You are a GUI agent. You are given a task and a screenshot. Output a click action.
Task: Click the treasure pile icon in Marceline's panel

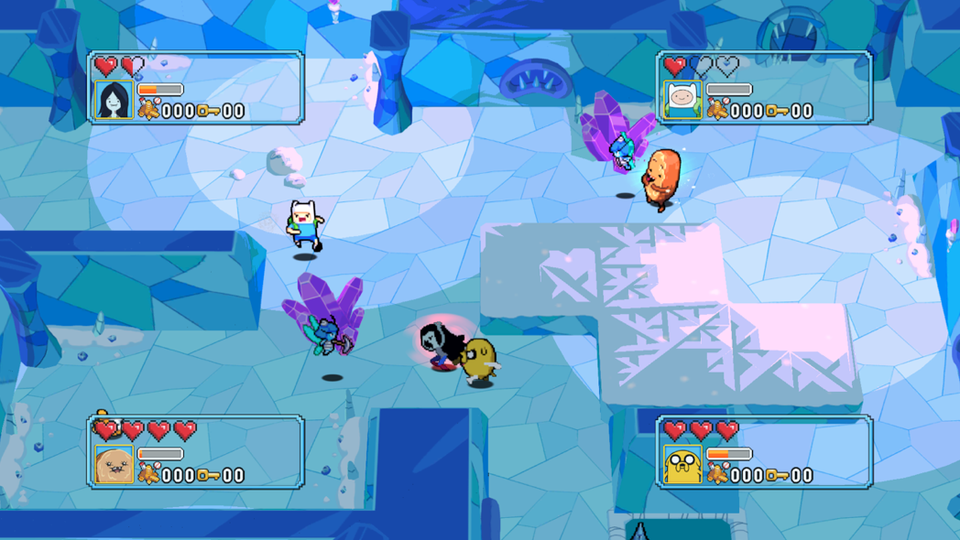[148, 111]
